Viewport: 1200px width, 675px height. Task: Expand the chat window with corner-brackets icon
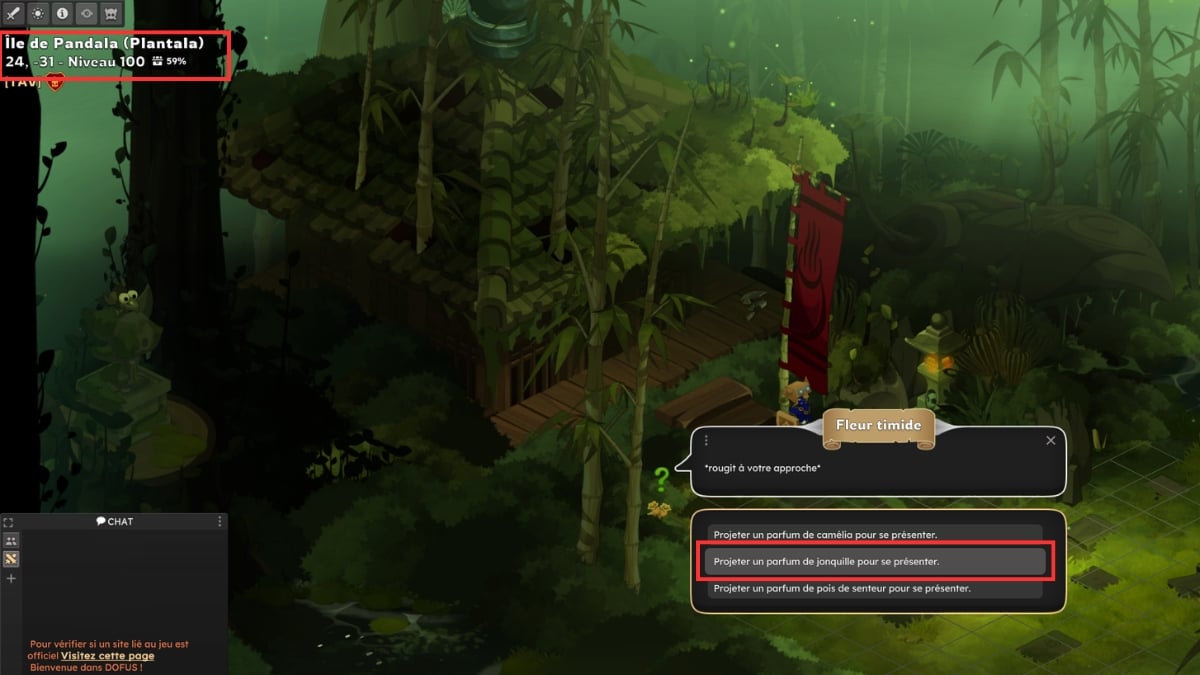coord(8,522)
